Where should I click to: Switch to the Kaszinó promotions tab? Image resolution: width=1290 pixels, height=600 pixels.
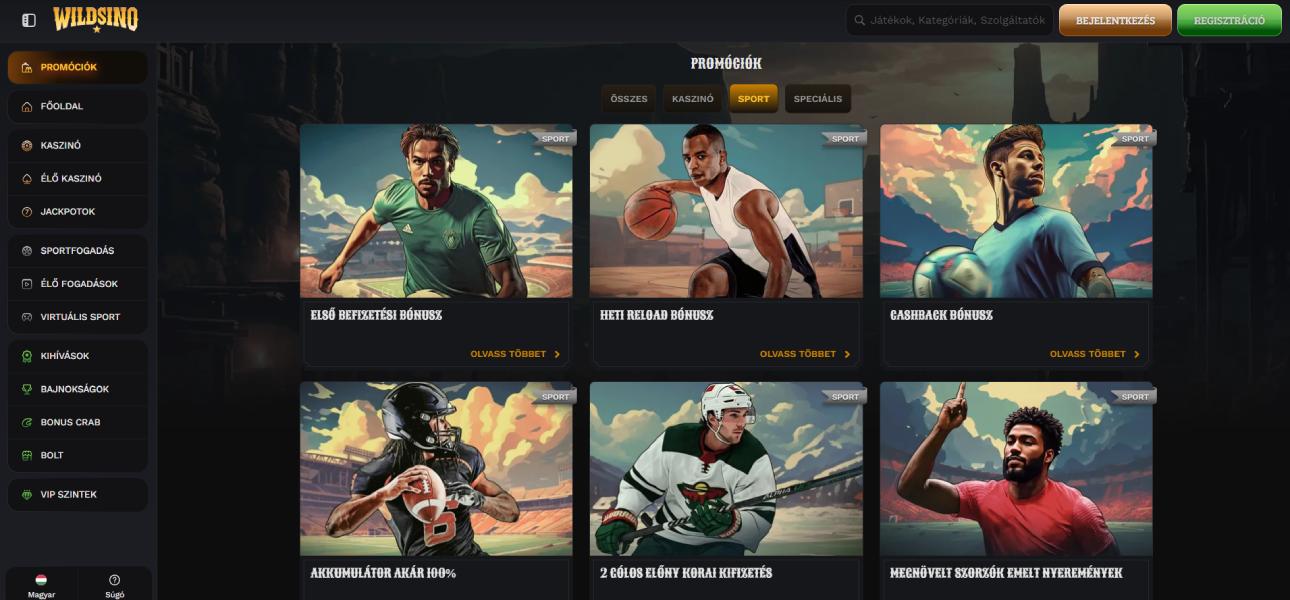[692, 99]
